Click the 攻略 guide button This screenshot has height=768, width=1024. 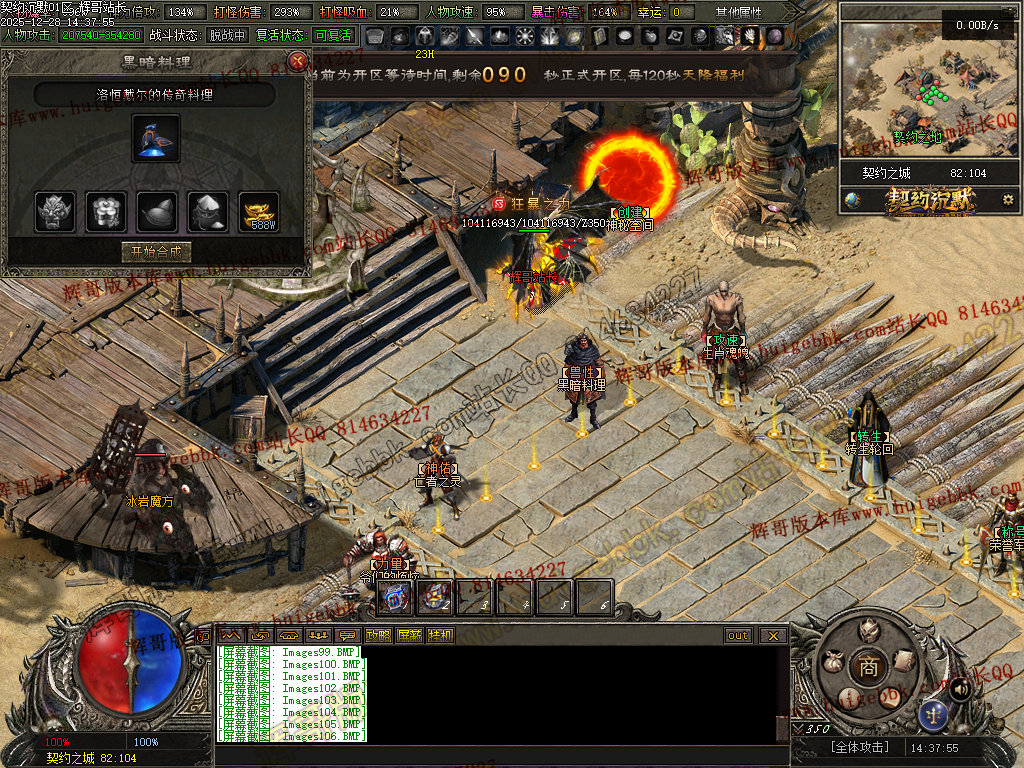tap(378, 635)
